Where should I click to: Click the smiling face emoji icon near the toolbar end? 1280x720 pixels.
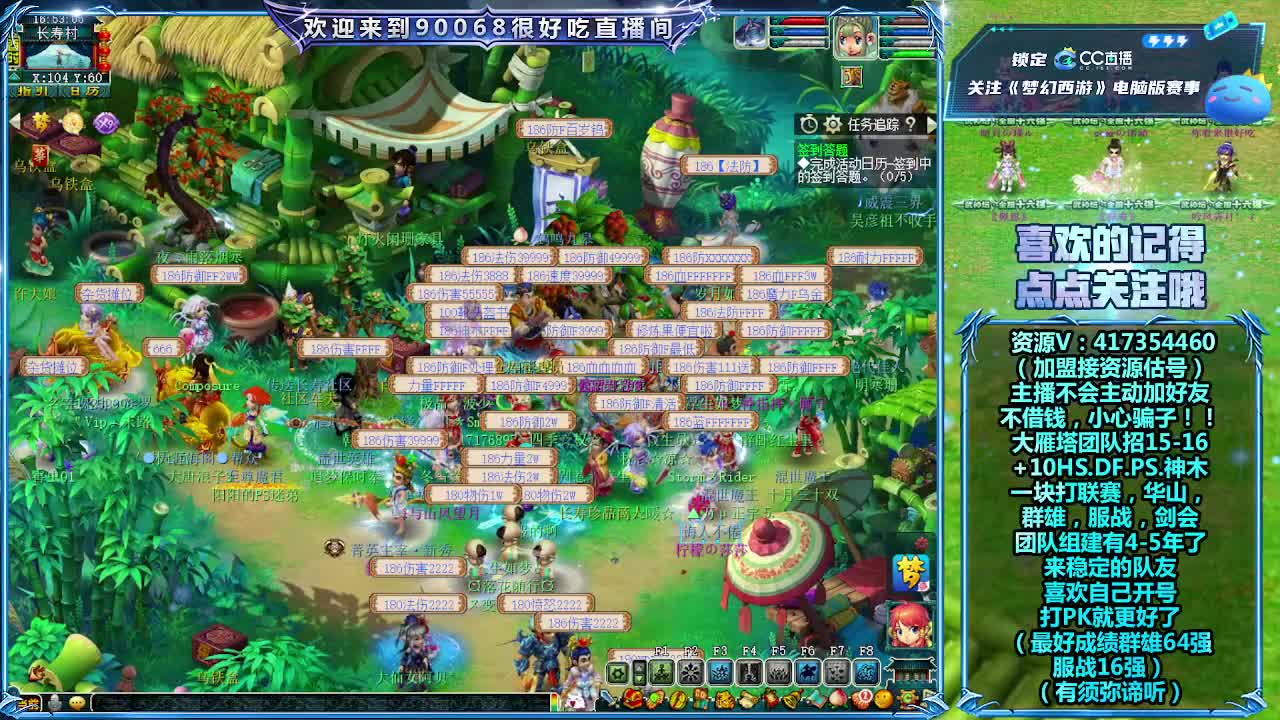pyautogui.click(x=884, y=698)
